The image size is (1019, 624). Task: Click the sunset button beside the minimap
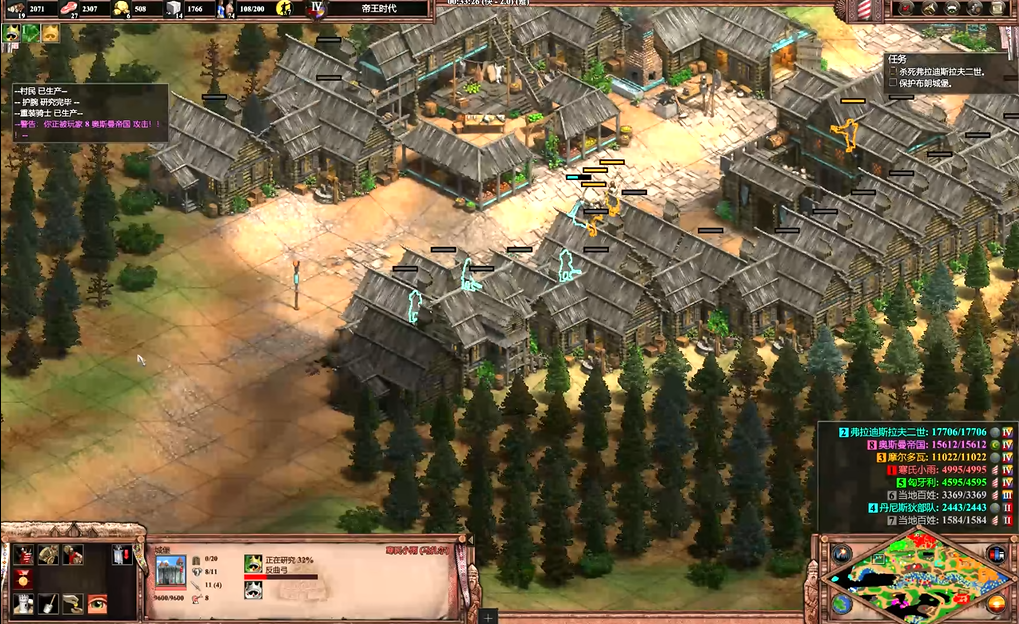coord(995,603)
